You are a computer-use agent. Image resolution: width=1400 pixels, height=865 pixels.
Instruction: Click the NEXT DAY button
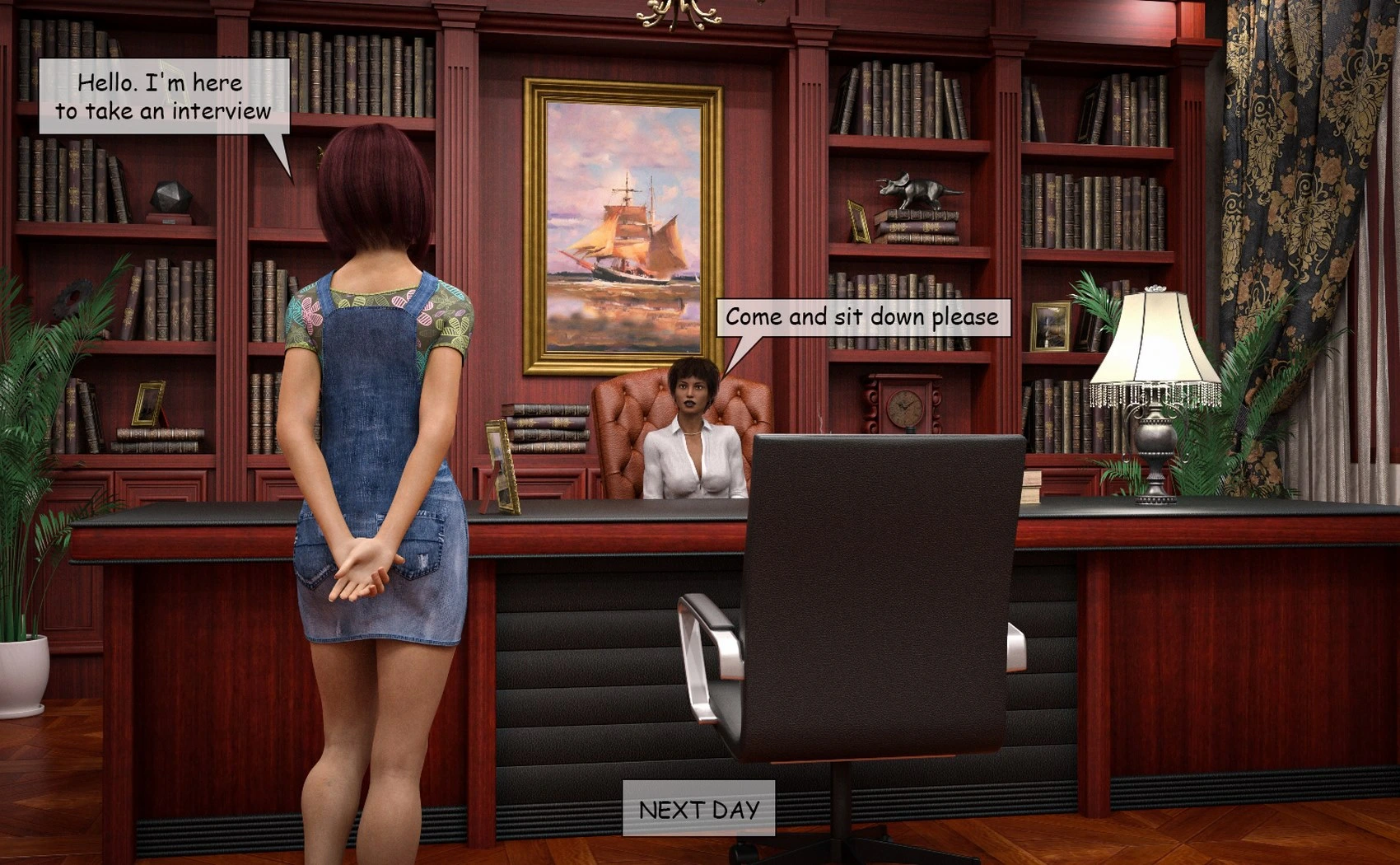[698, 809]
